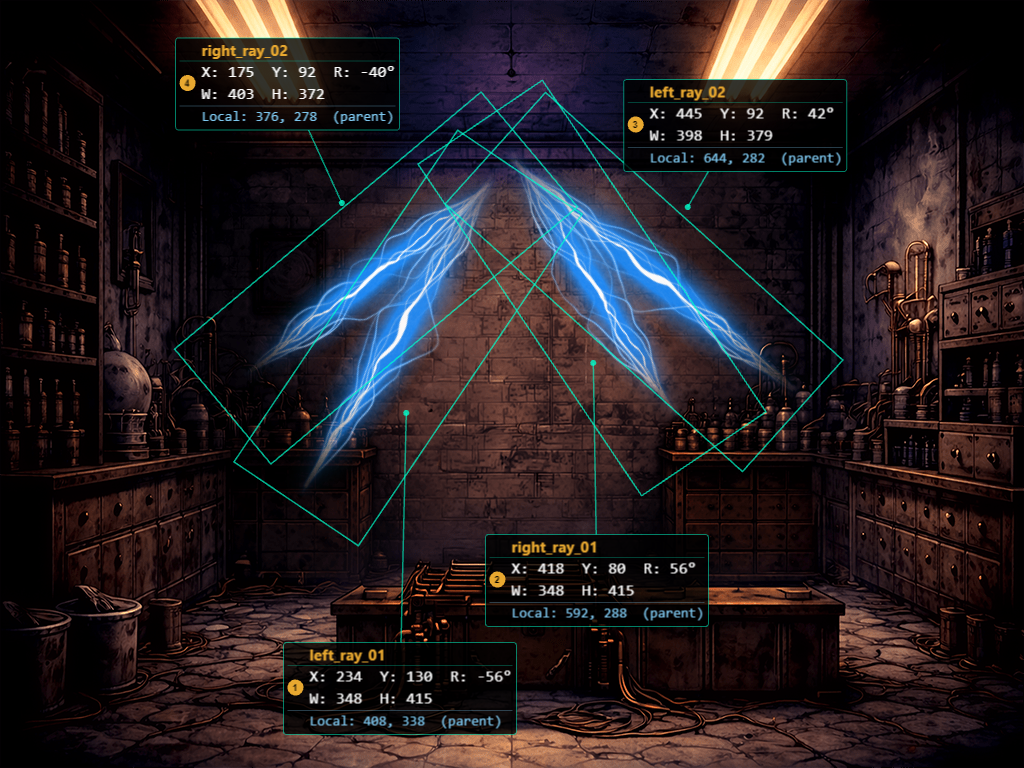Click the number 4 marker badge
The height and width of the screenshot is (768, 1024).
186,83
